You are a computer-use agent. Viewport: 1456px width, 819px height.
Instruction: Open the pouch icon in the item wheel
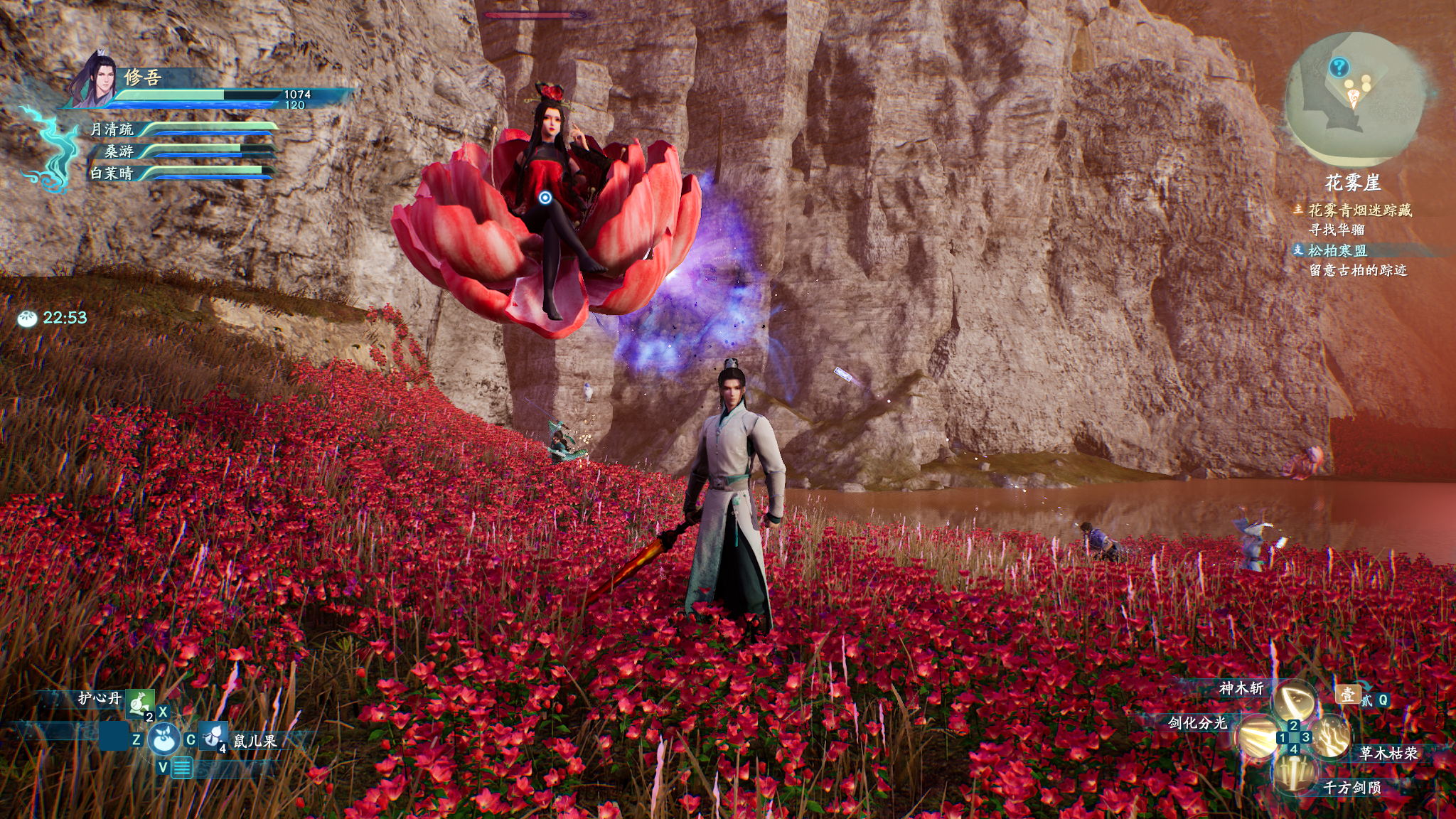(x=164, y=739)
